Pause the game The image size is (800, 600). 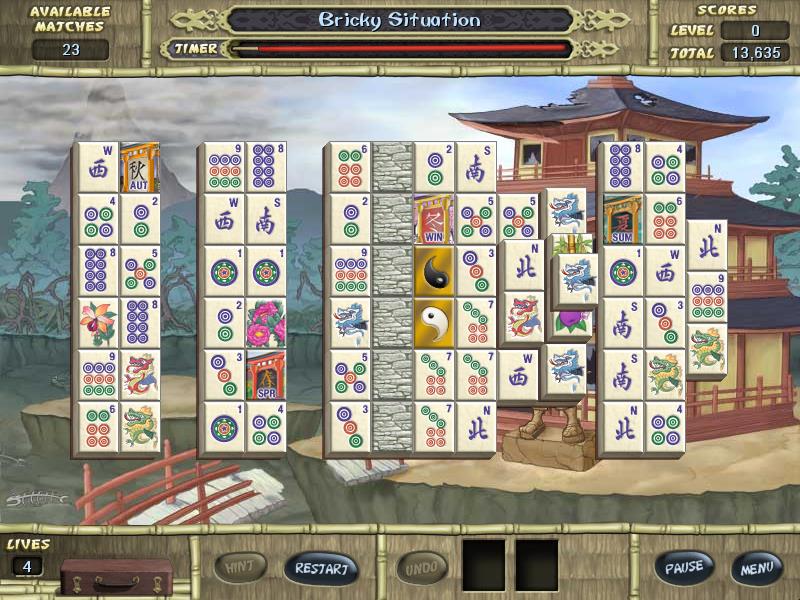(685, 568)
